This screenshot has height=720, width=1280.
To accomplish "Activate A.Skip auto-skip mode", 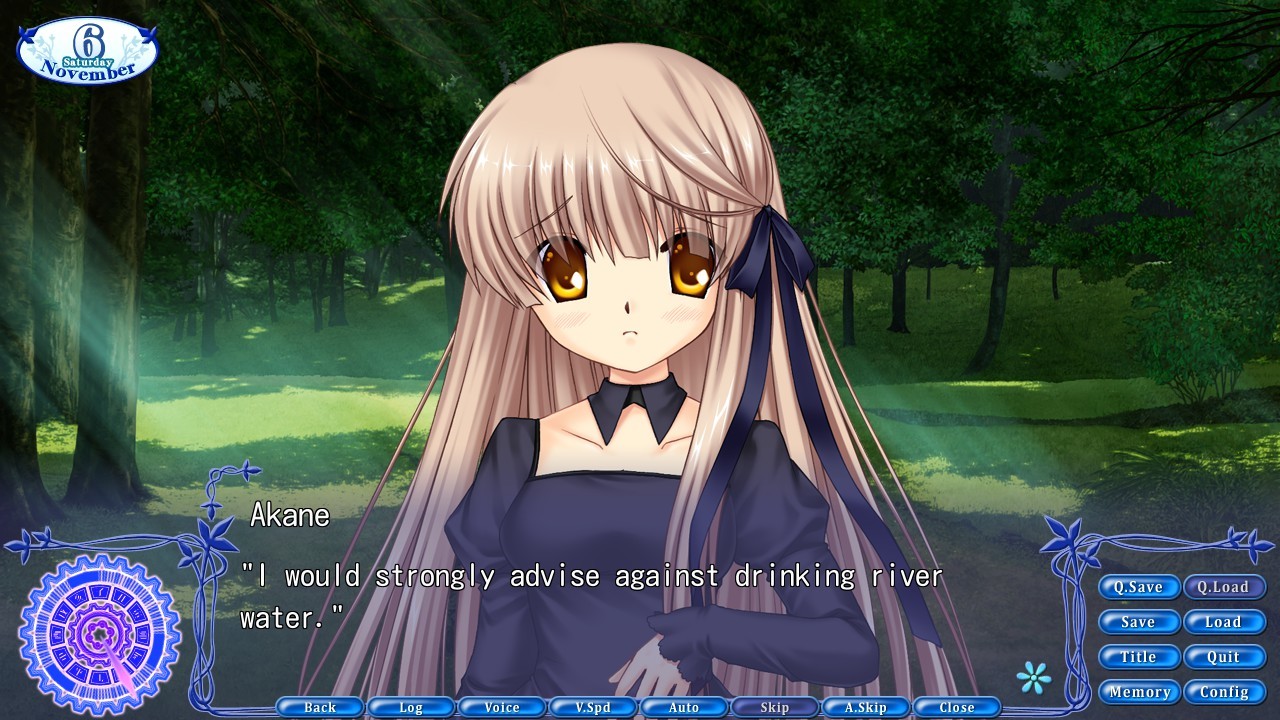I will [866, 707].
